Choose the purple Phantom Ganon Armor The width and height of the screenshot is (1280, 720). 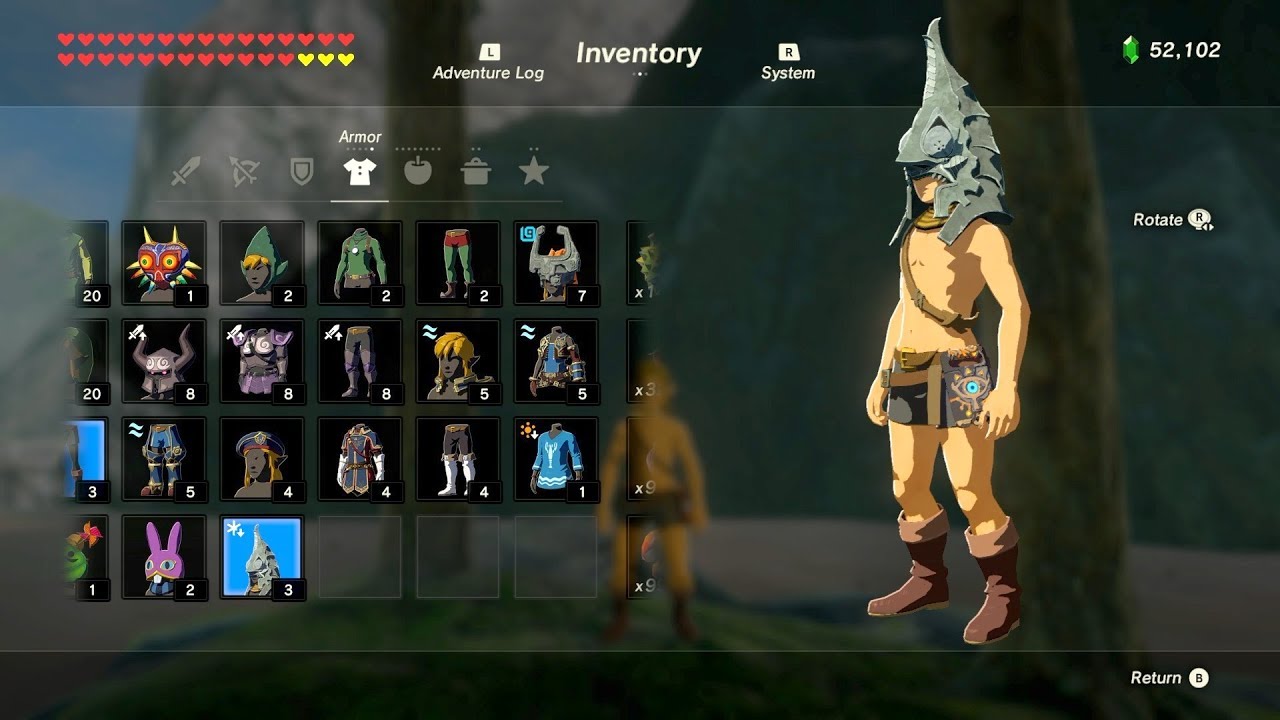(262, 361)
